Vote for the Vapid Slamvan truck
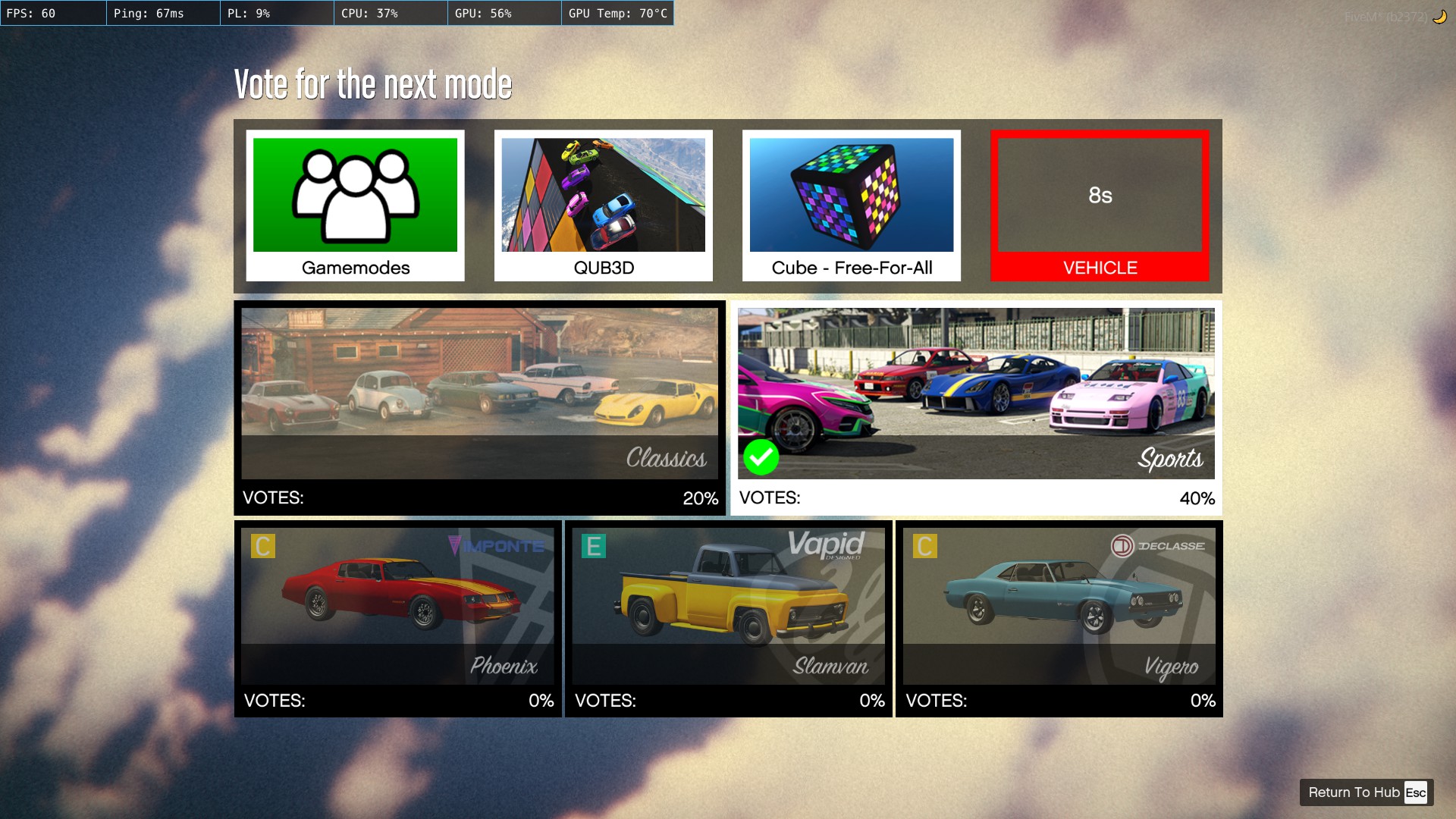This screenshot has height=819, width=1456. pyautogui.click(x=729, y=619)
